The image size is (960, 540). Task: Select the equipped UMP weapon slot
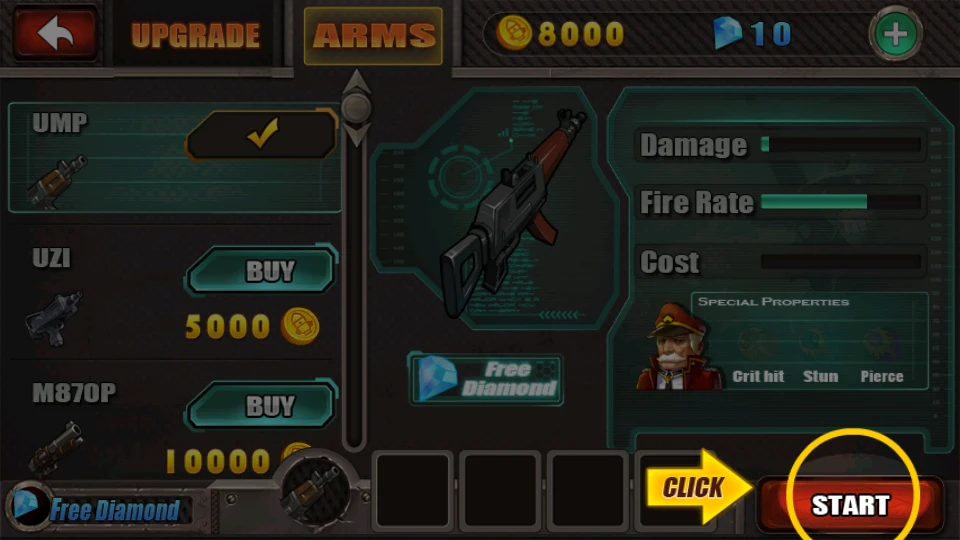click(x=311, y=490)
